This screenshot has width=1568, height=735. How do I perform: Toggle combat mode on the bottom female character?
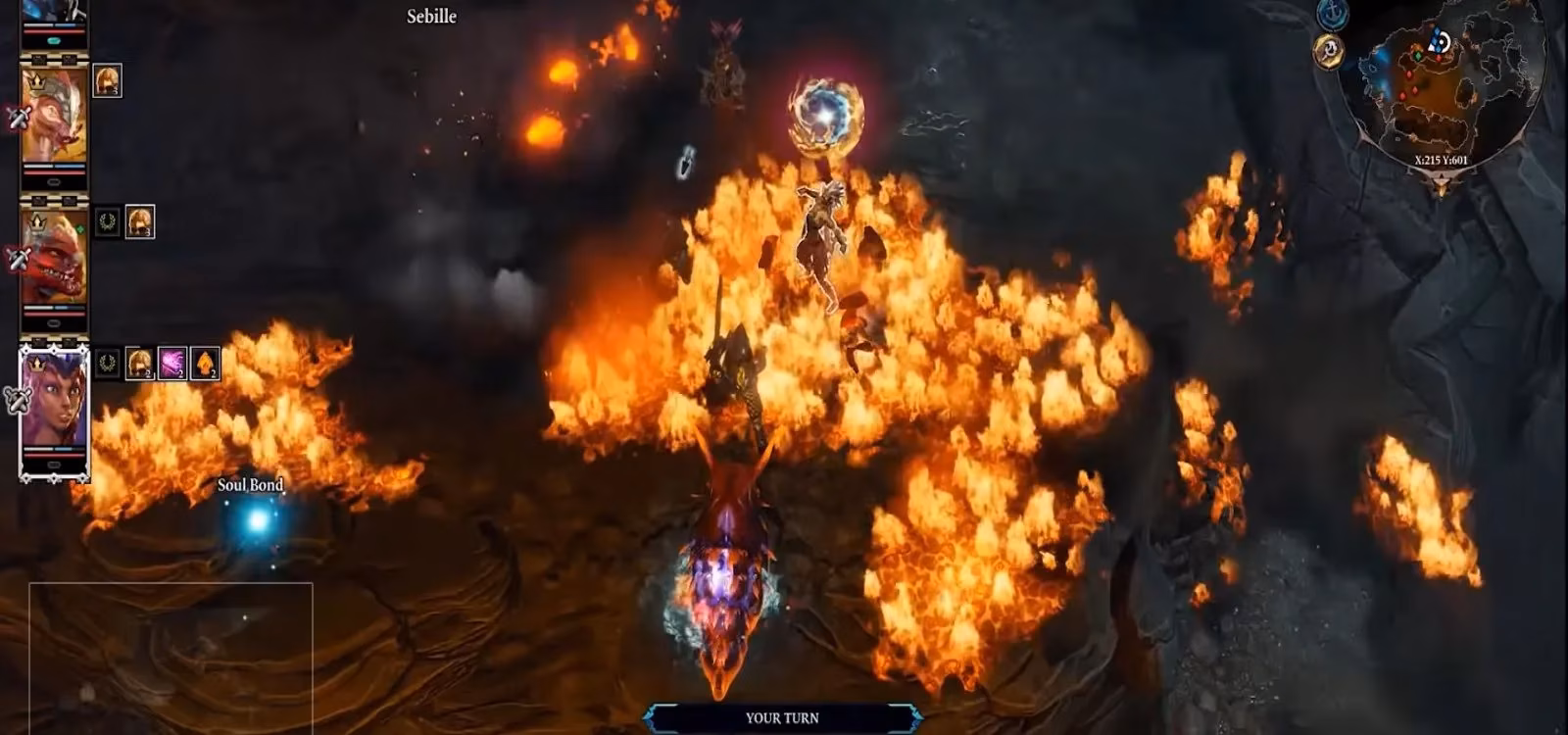coord(21,400)
